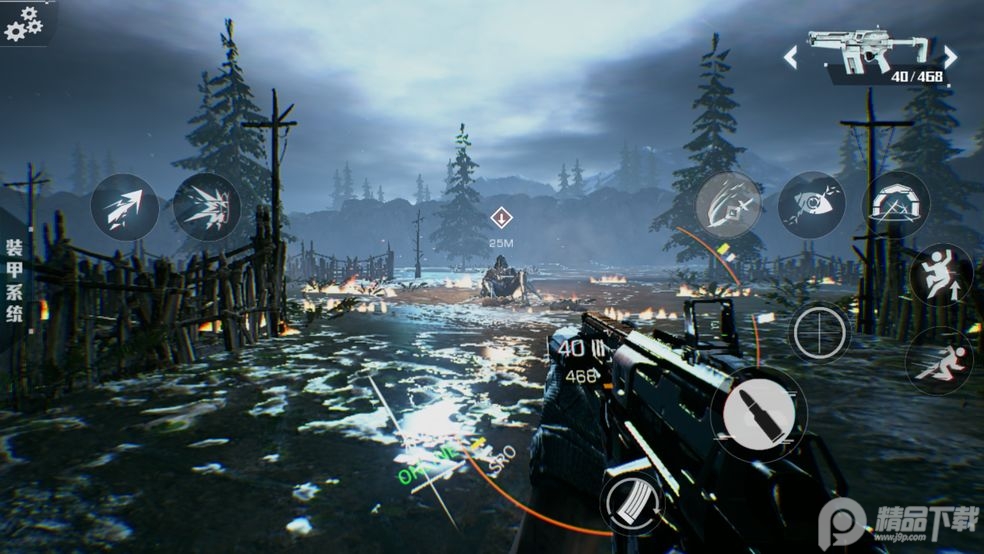Viewport: 984px width, 554px height.
Task: Tap the sprint slide button
Action: pos(940,360)
